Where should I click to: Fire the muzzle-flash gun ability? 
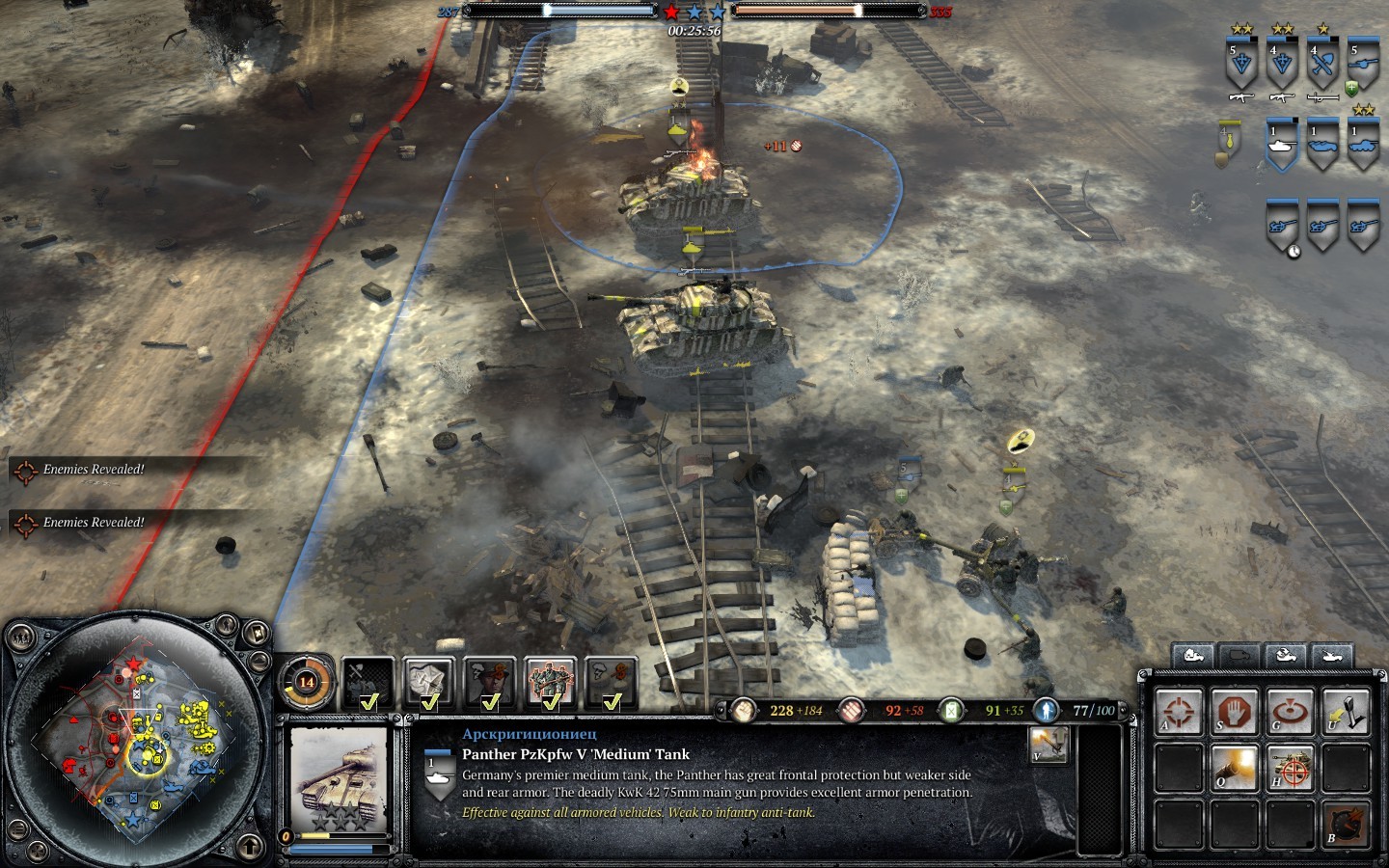tap(1235, 768)
